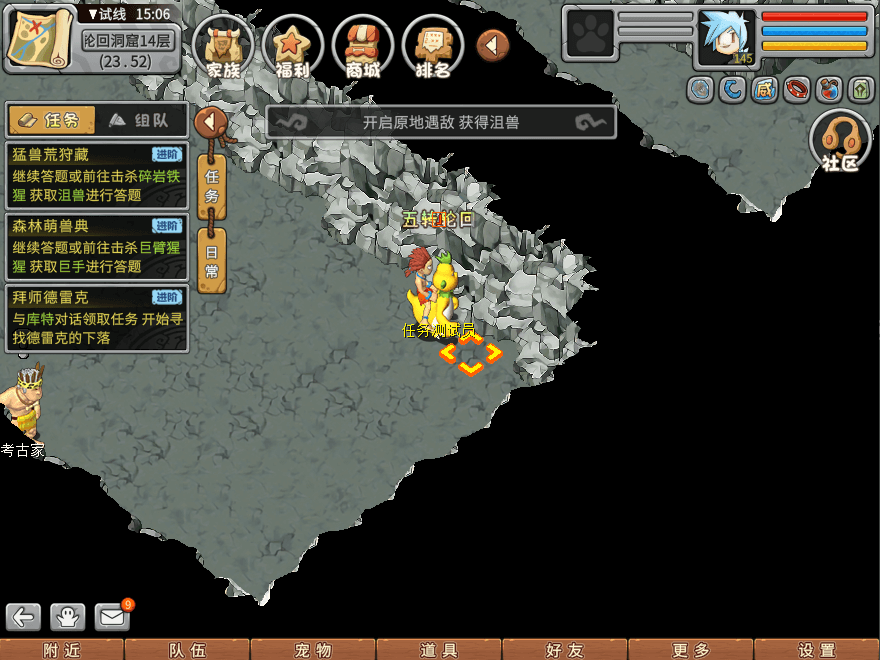The width and height of the screenshot is (880, 660).
Task: Click the ghost icon button
Action: pos(68,617)
